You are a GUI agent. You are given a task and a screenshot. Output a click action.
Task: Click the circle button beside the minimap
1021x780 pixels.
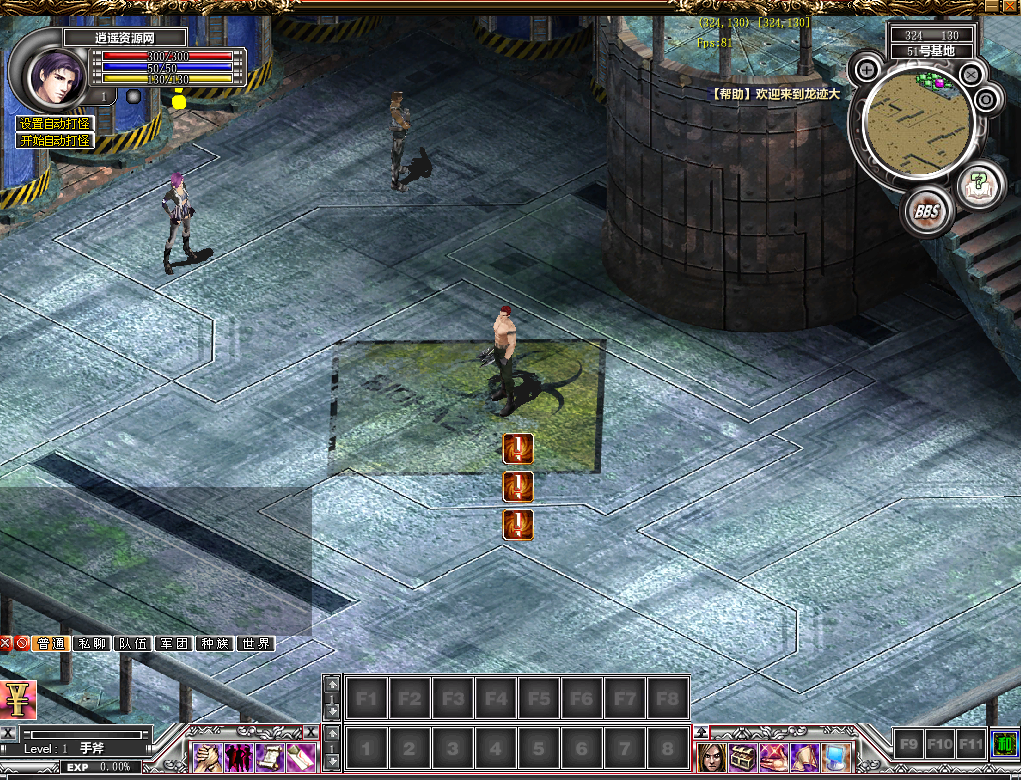(x=987, y=99)
